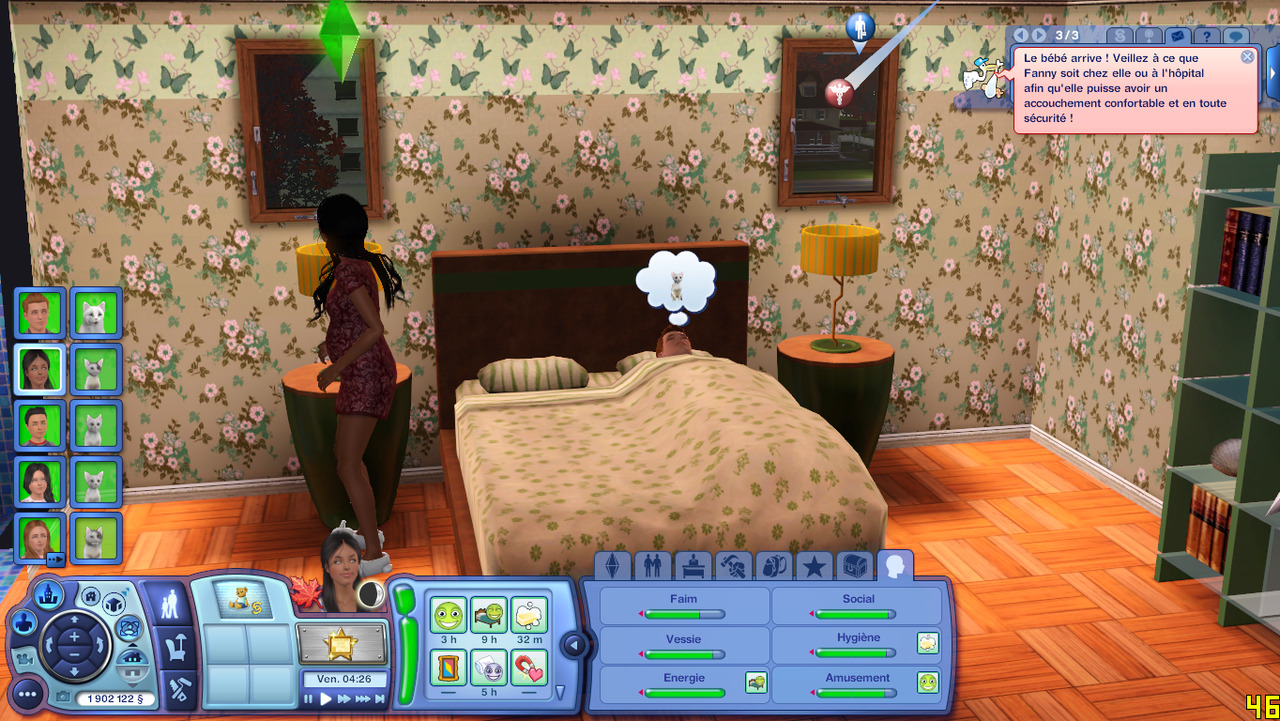Open the backpack inventory tab

pos(774,567)
